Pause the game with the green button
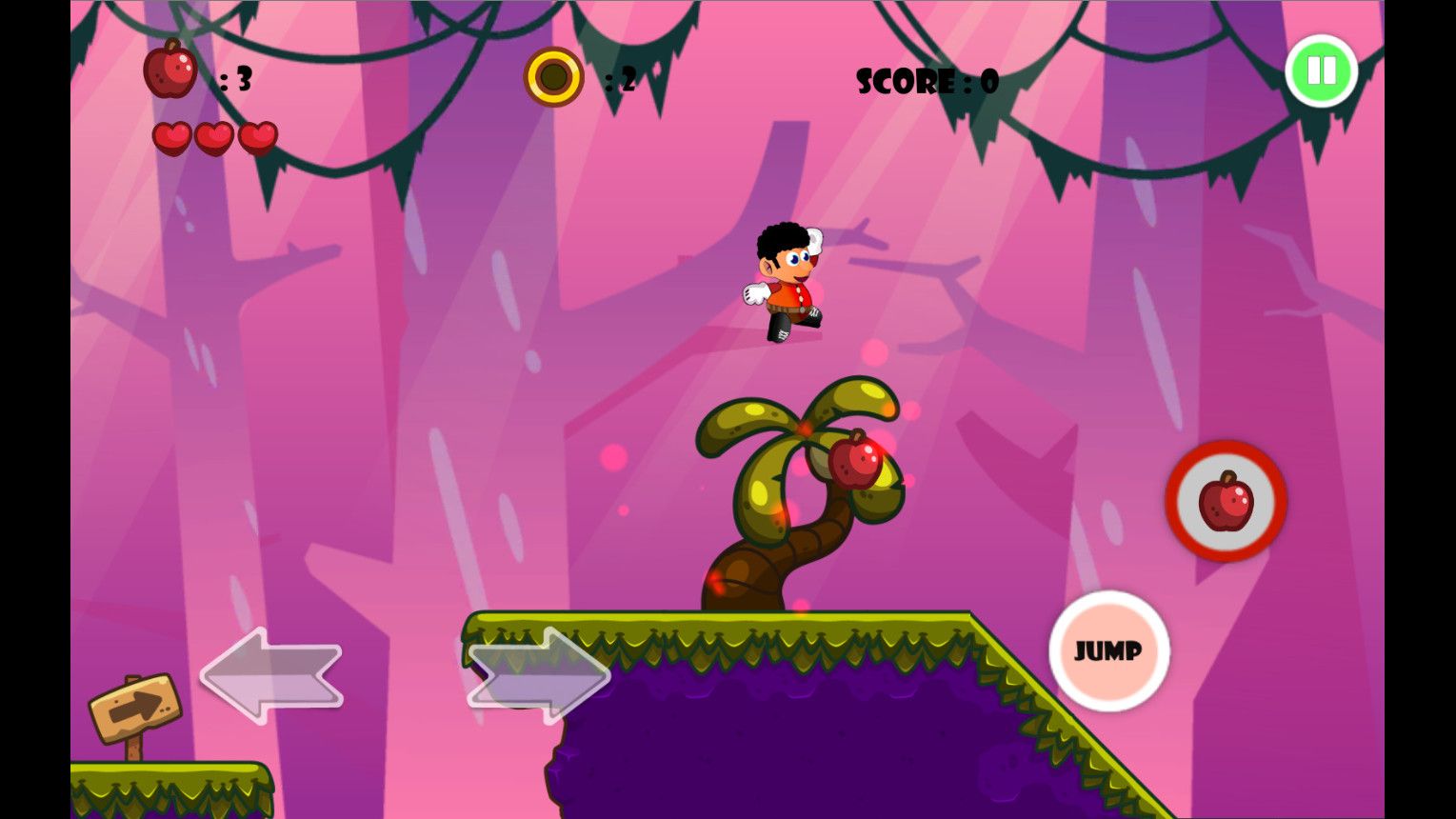The image size is (1456, 819). tap(1321, 70)
